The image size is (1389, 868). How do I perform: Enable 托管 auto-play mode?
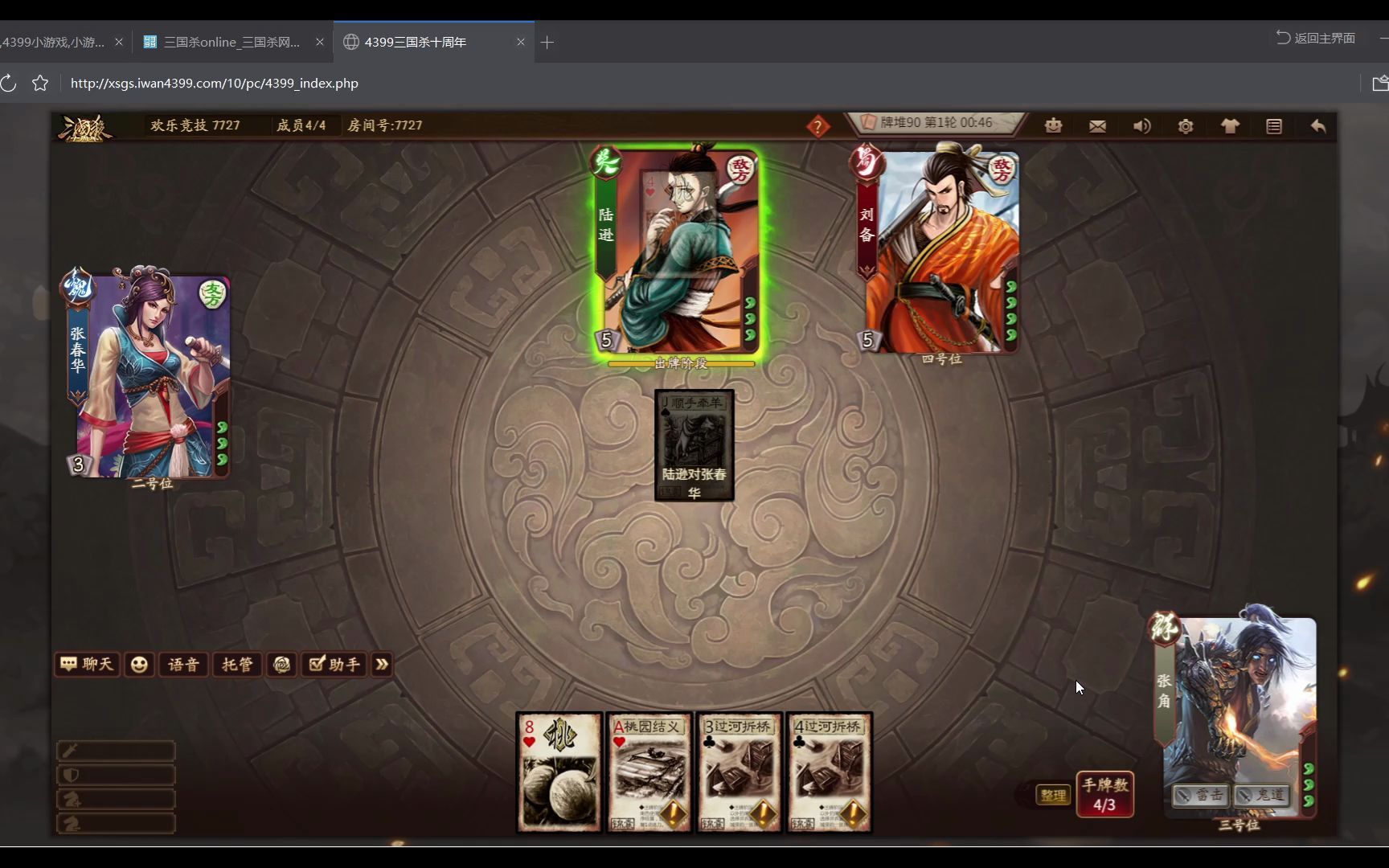pyautogui.click(x=237, y=665)
